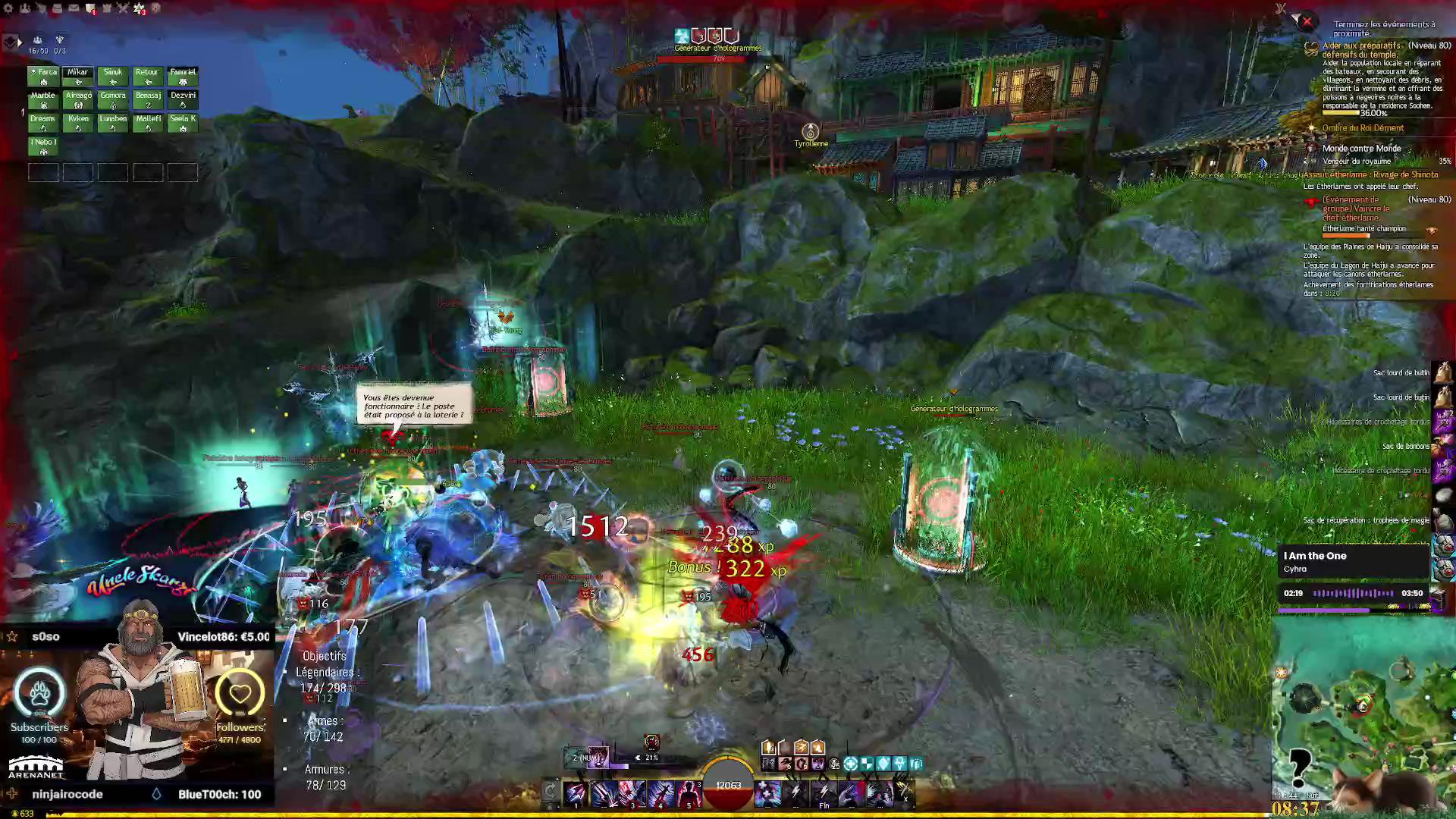The width and height of the screenshot is (1456, 819).
Task: Activate weapon skill 1 on the hotbar
Action: tap(576, 794)
